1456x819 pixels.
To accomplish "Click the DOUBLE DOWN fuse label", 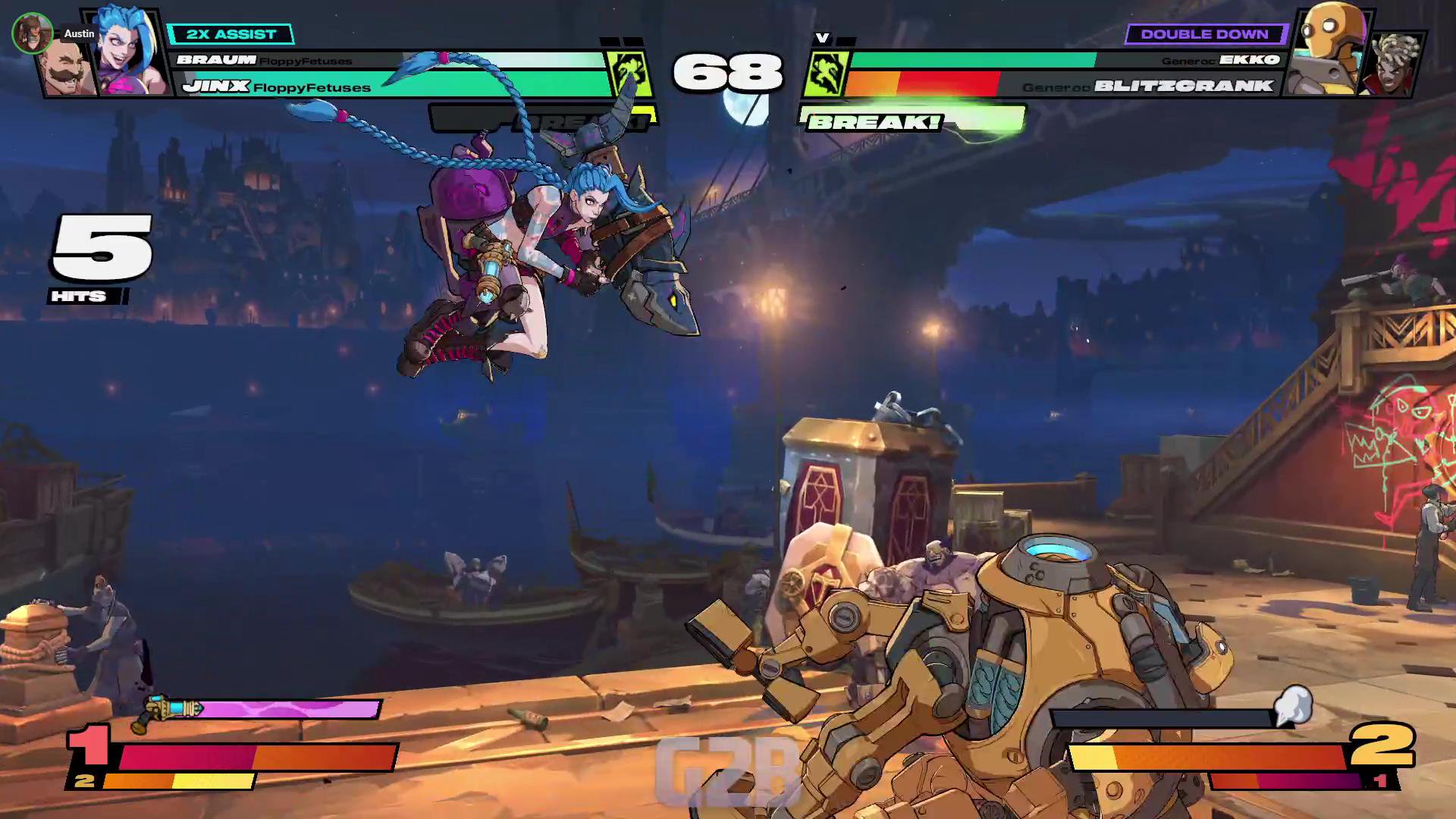I will pos(1204,34).
